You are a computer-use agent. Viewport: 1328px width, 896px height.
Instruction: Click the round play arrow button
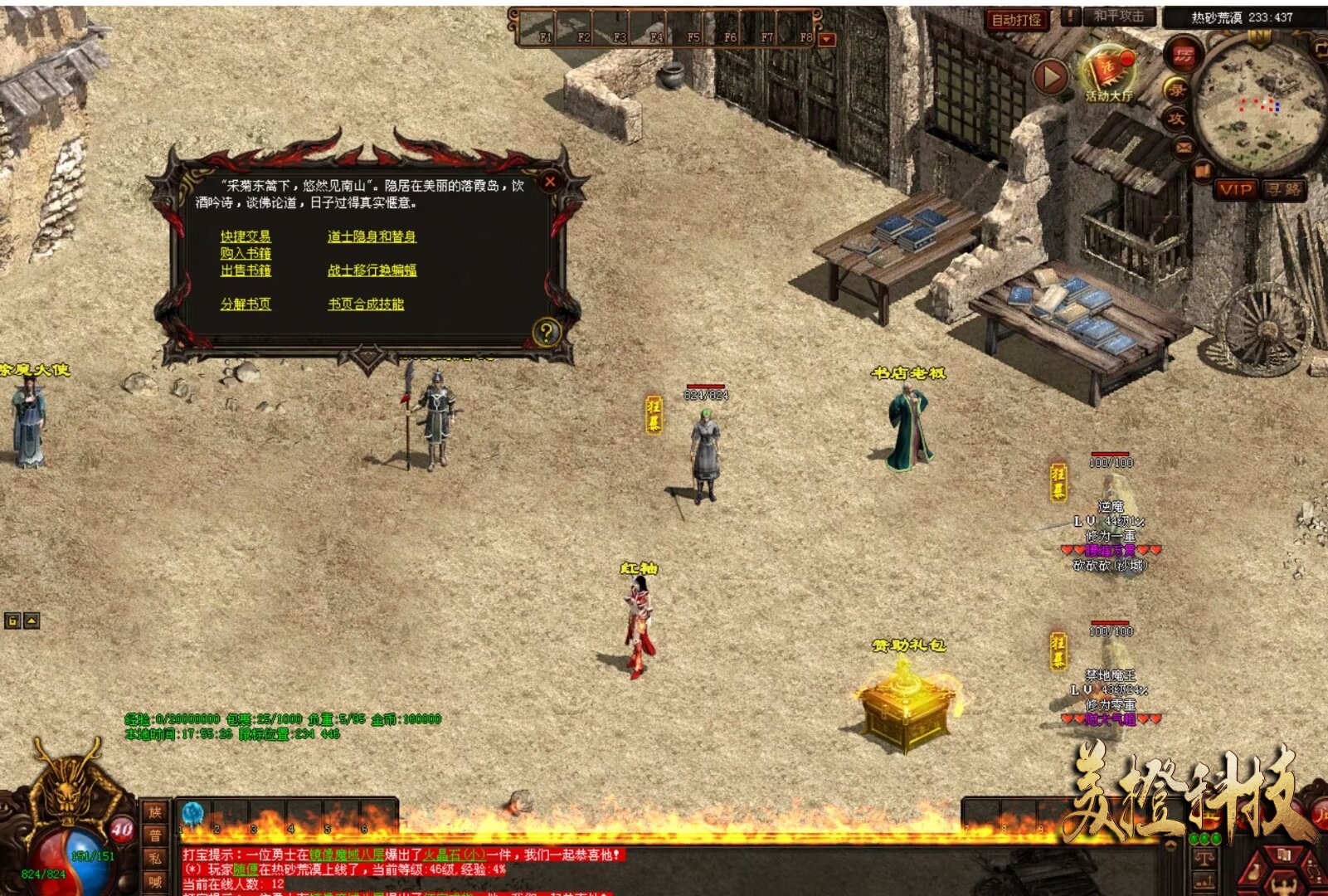click(1050, 78)
